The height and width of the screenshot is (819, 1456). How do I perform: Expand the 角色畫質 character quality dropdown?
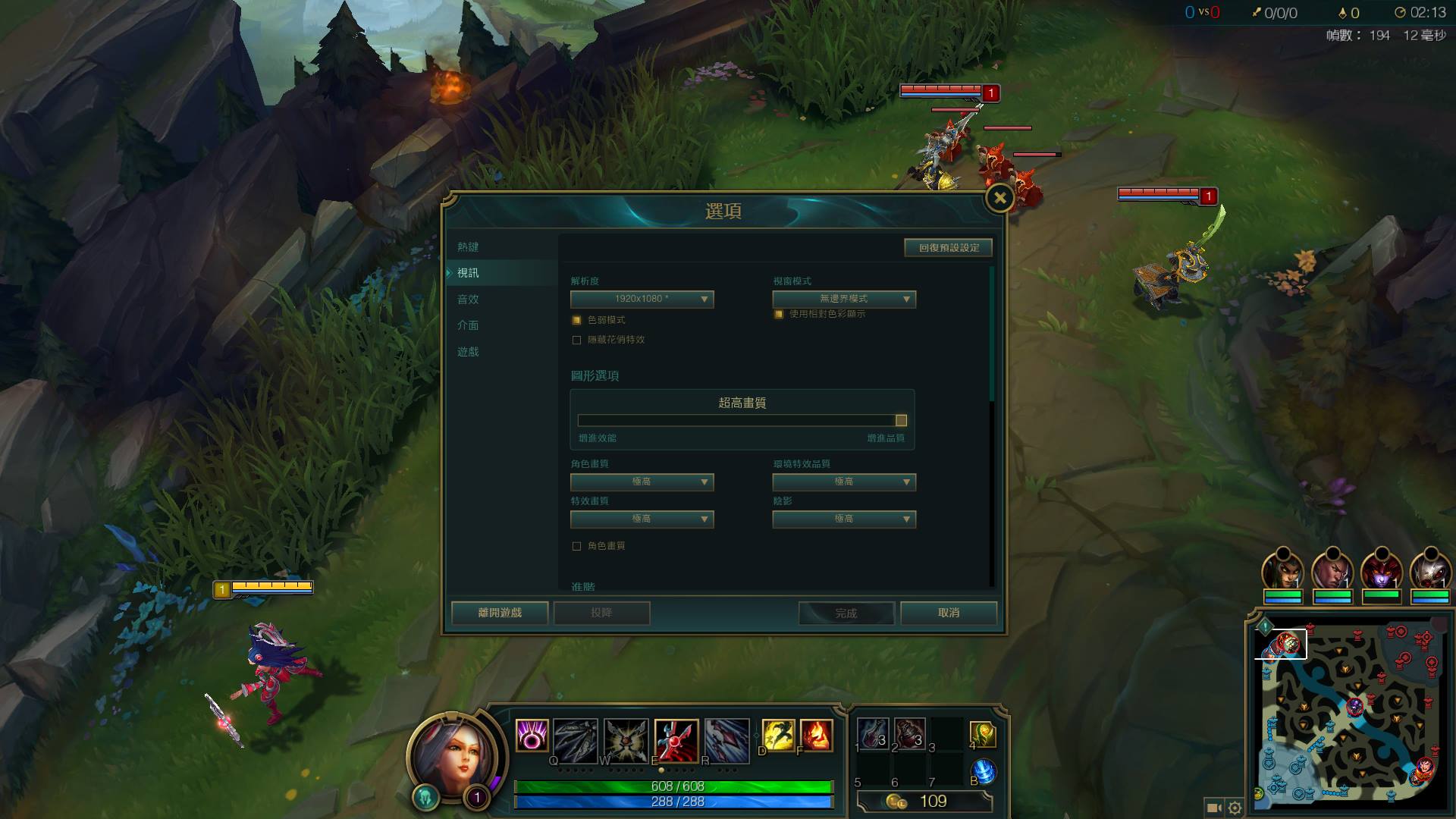642,482
